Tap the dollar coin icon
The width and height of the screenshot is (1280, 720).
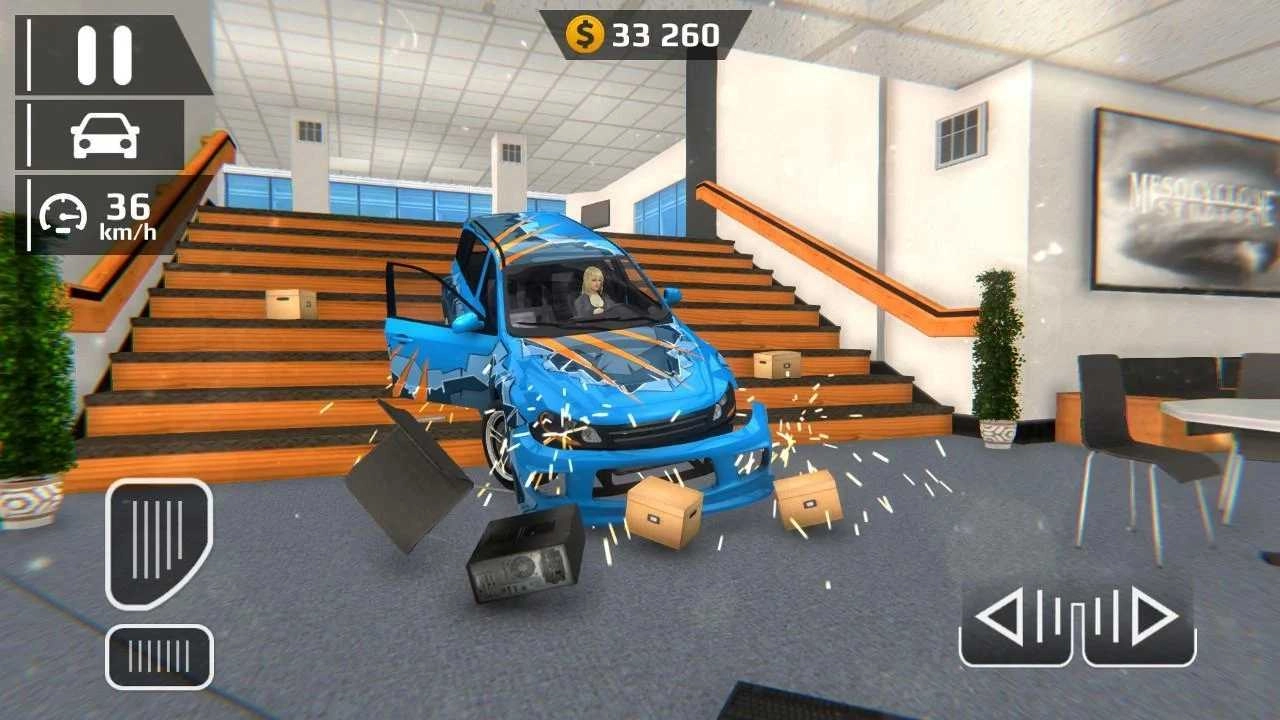[x=585, y=31]
